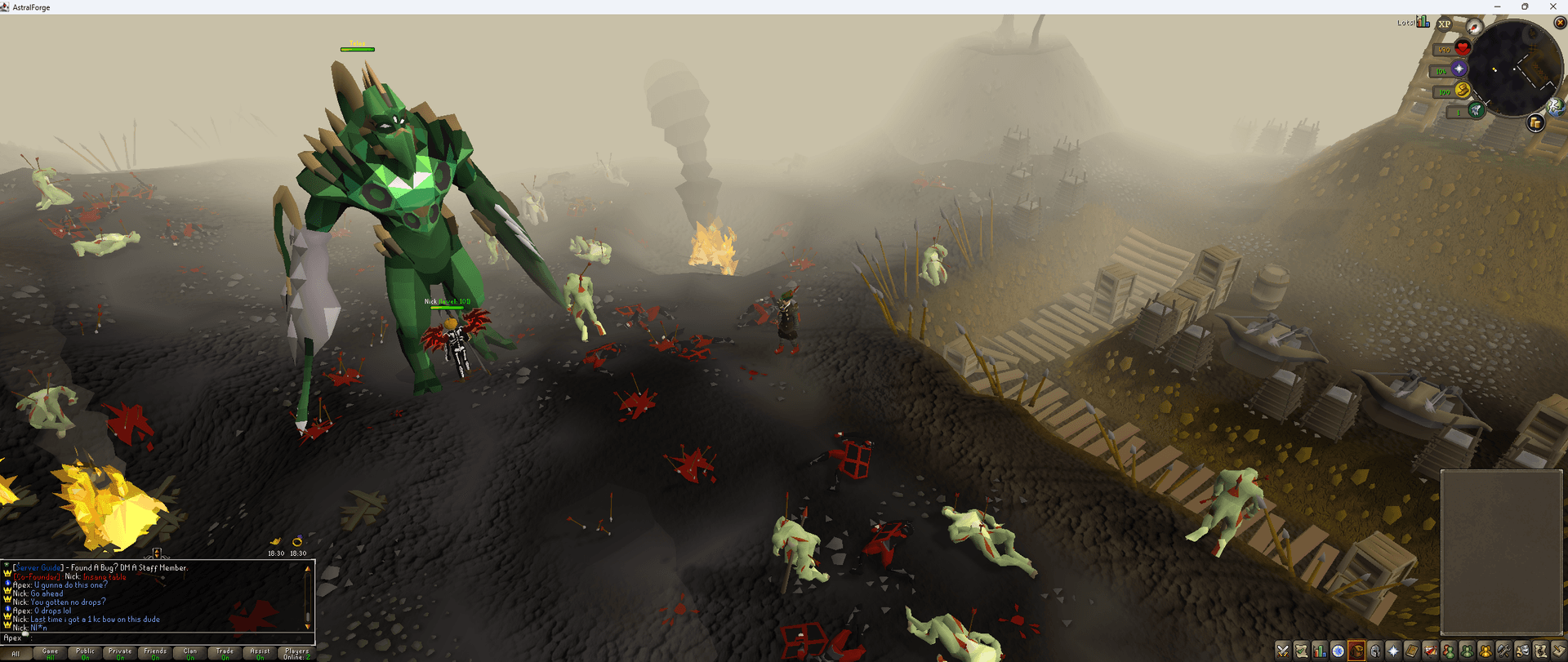Image resolution: width=1568 pixels, height=662 pixels.
Task: Close the side panel with the red X
Action: [x=1560, y=22]
